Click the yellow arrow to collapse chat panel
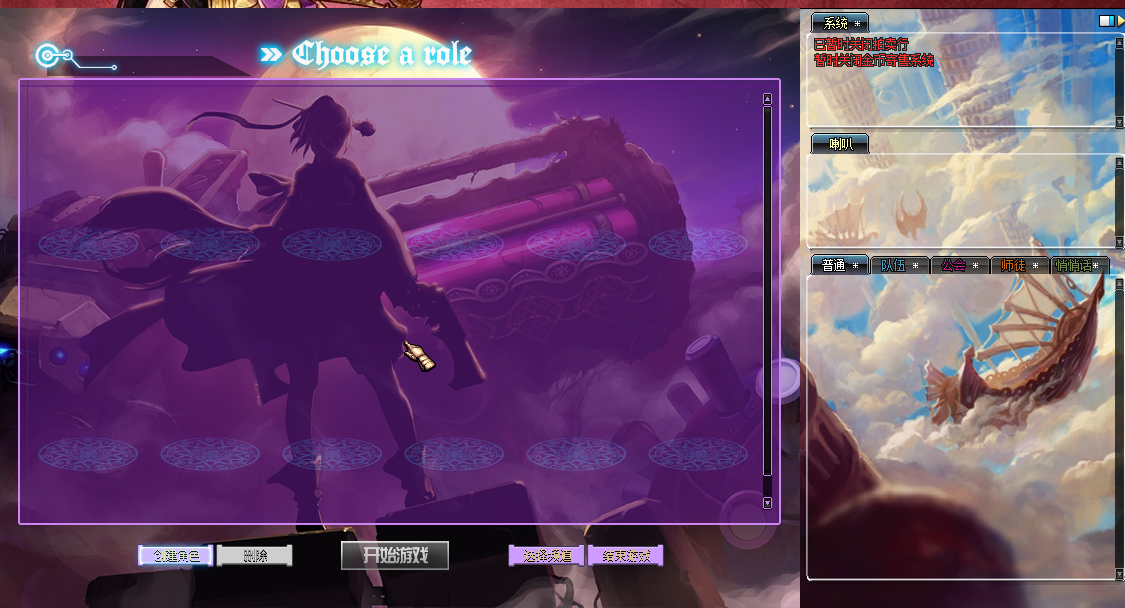 pos(1120,21)
